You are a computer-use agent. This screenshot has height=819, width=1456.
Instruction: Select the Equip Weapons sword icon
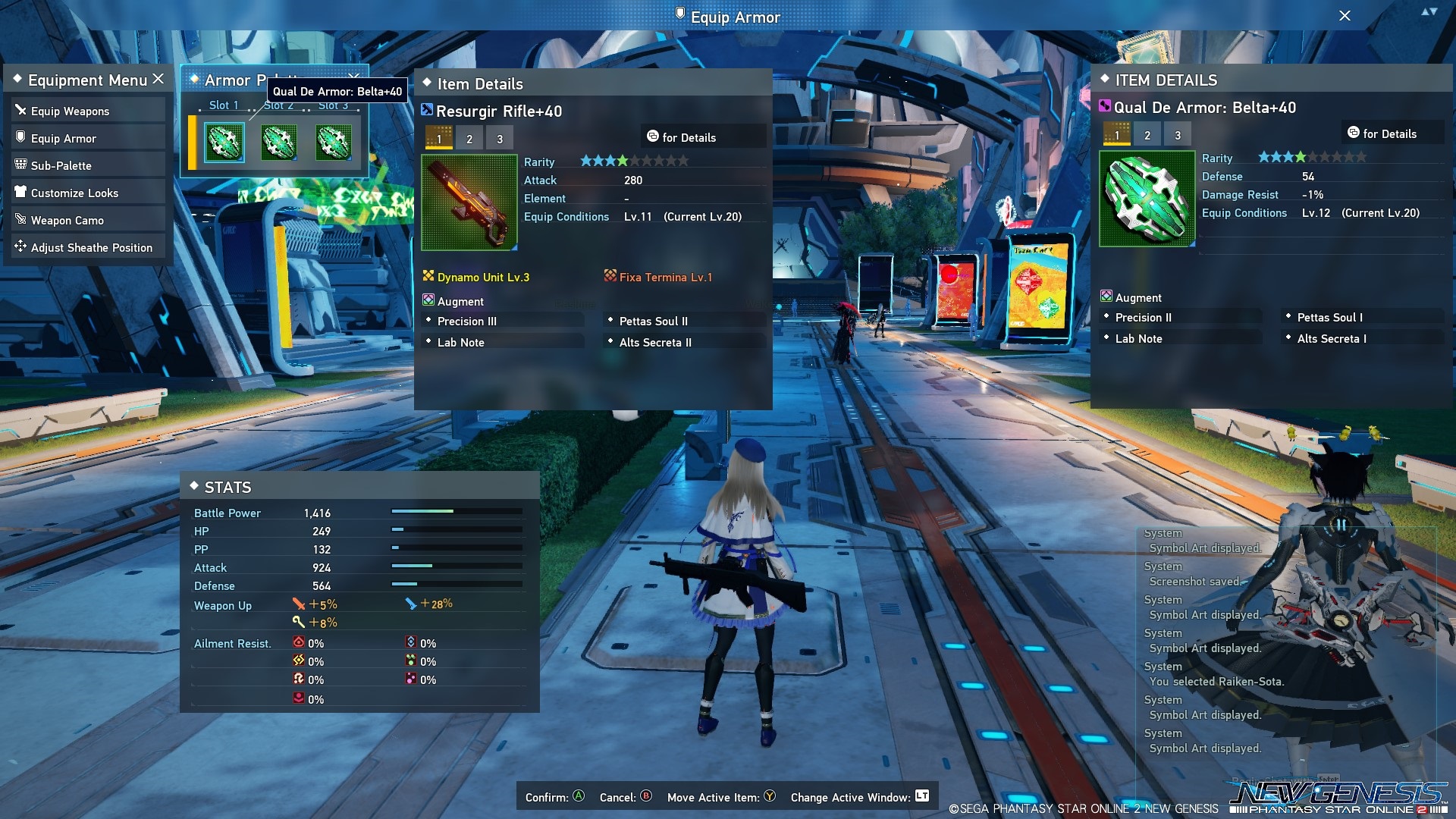(21, 110)
